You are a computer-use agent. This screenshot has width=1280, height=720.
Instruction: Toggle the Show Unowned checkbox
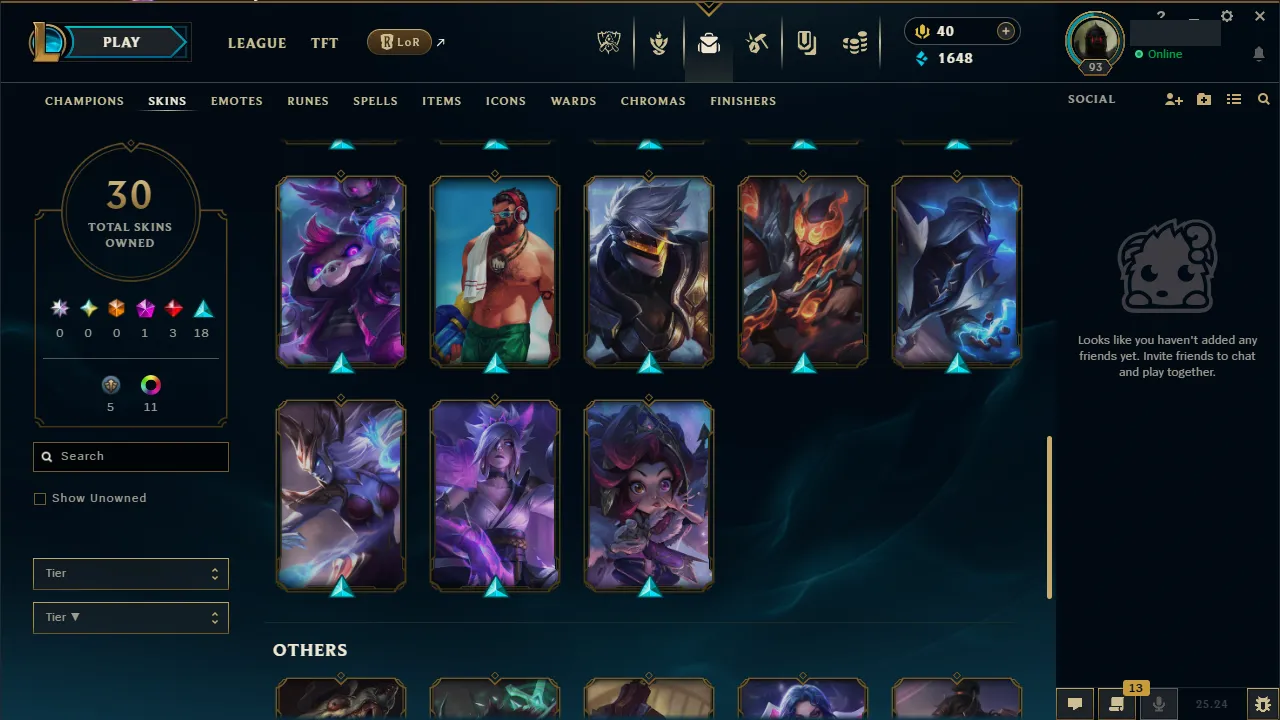click(x=40, y=498)
